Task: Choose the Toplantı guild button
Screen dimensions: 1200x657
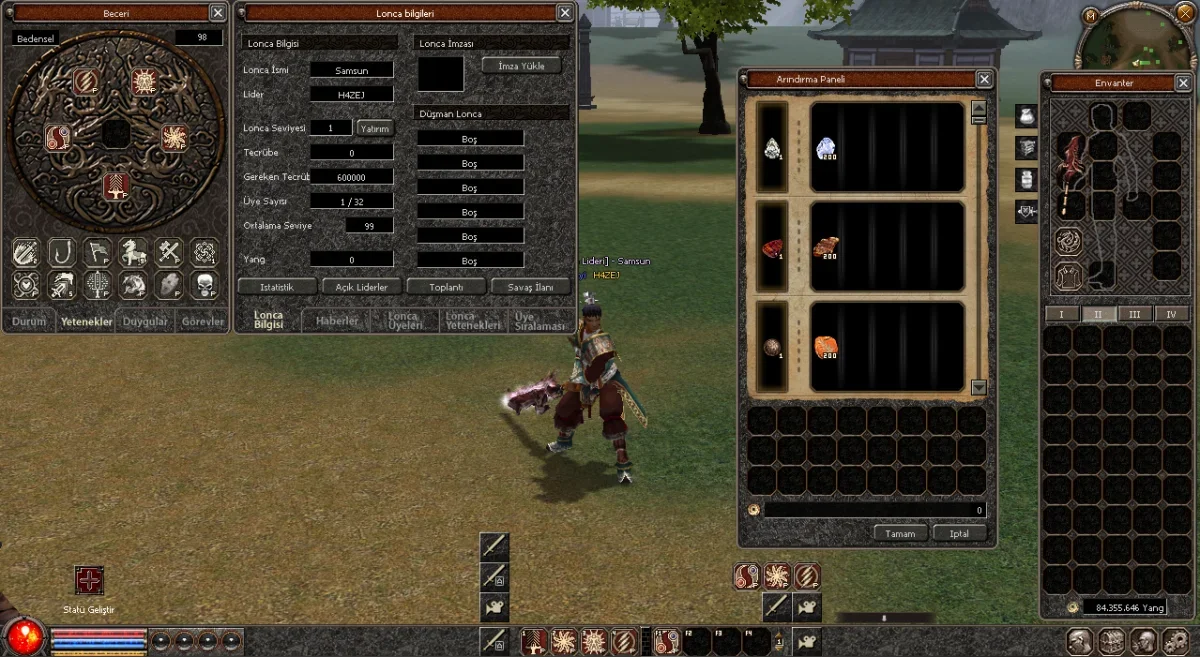Action: click(446, 287)
